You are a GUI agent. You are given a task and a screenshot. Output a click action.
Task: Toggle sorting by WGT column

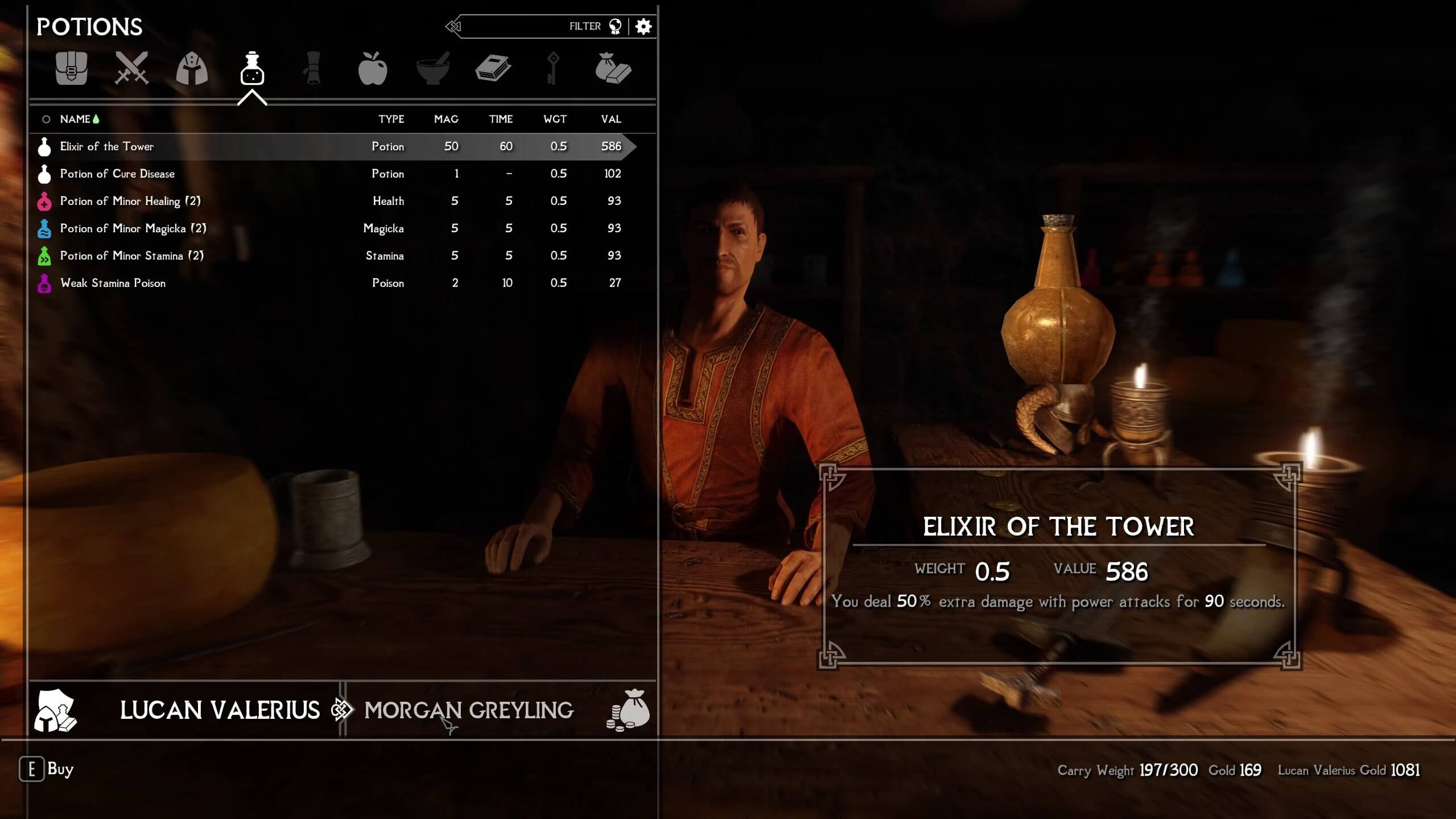(x=555, y=119)
